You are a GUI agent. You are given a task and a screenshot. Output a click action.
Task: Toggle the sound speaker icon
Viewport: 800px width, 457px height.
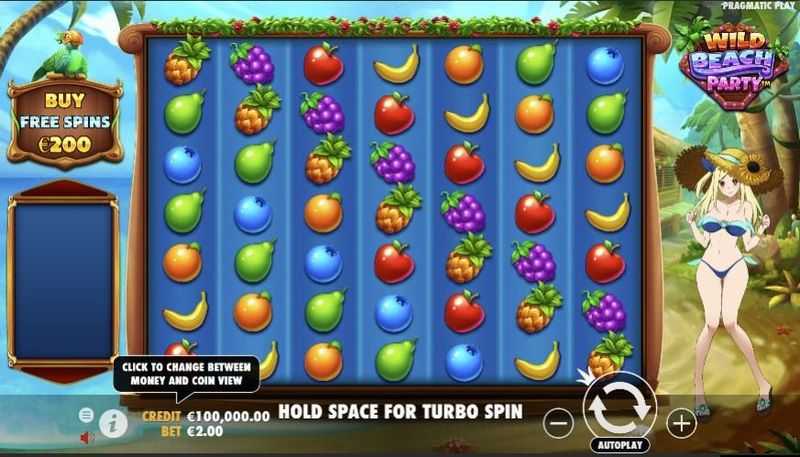point(87,437)
